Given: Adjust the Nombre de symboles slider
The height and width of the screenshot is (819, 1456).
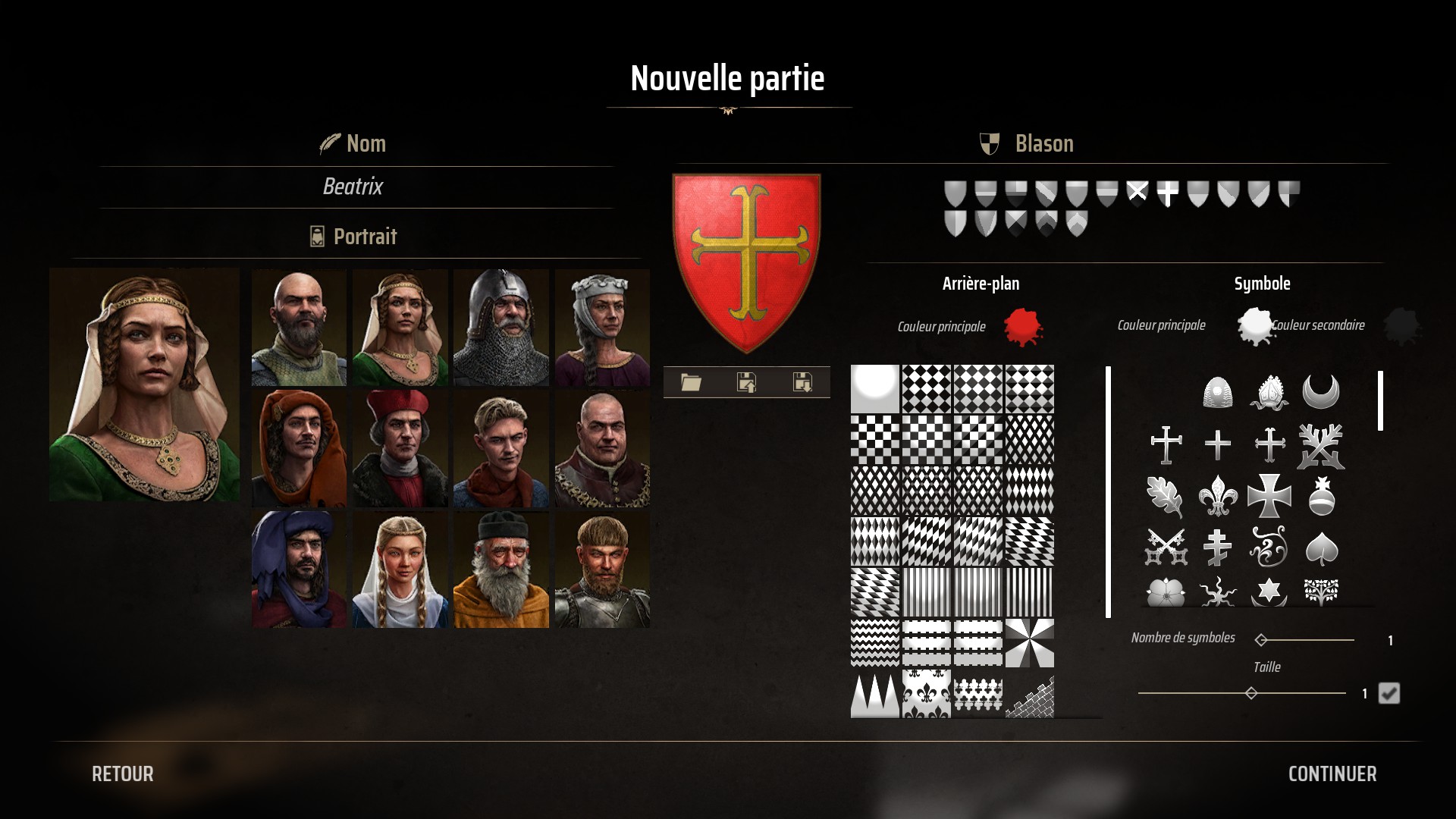Looking at the screenshot, I should pyautogui.click(x=1262, y=640).
